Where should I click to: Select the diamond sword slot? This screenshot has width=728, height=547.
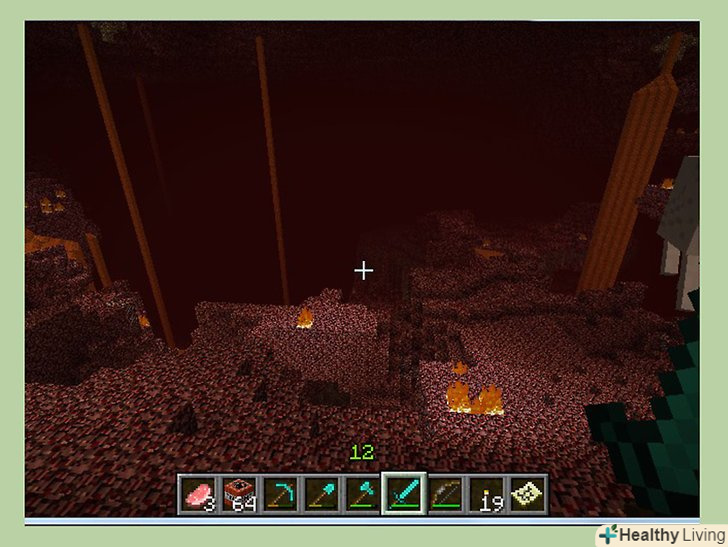click(x=403, y=493)
